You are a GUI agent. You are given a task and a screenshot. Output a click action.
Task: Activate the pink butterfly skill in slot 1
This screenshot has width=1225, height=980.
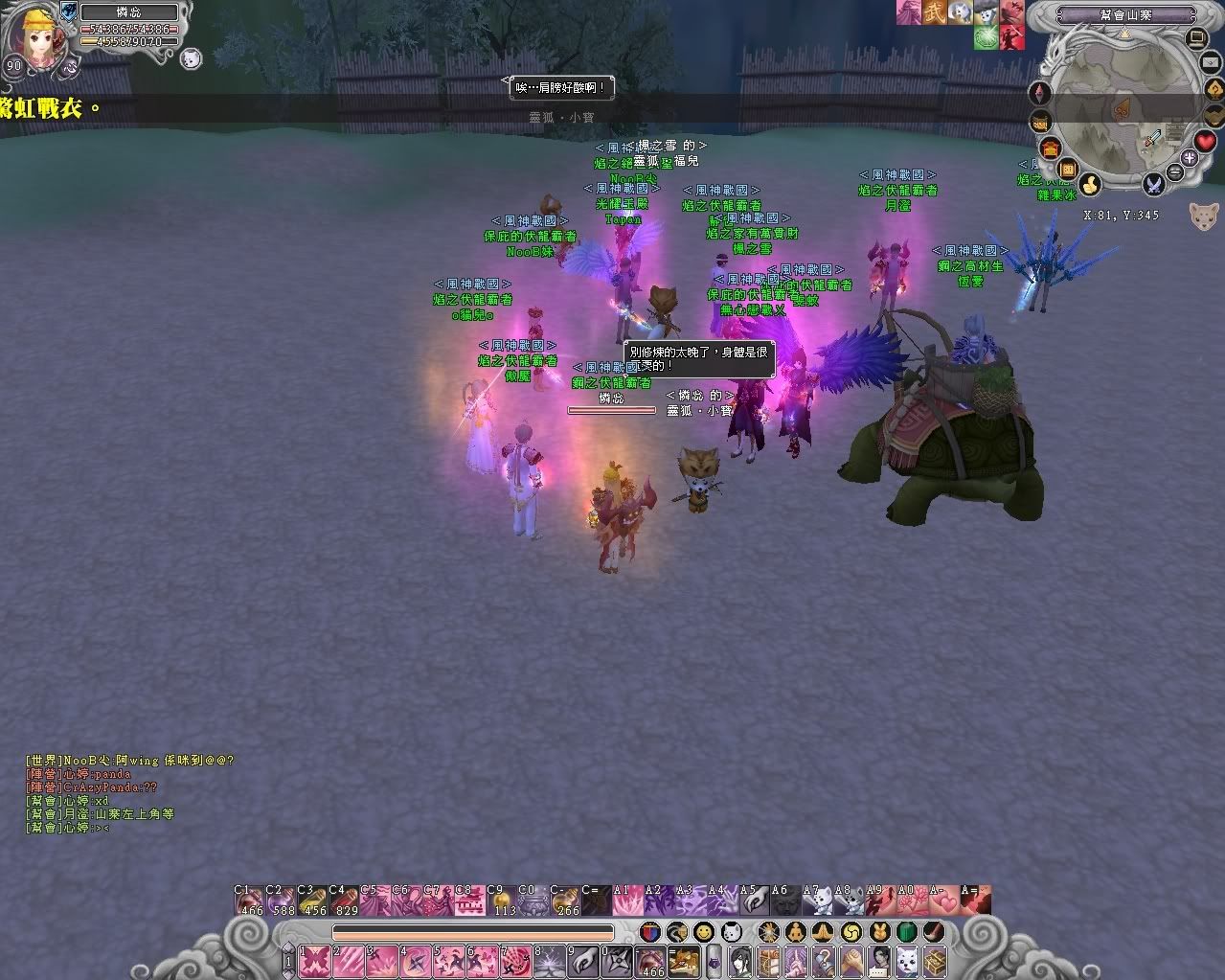(315, 959)
